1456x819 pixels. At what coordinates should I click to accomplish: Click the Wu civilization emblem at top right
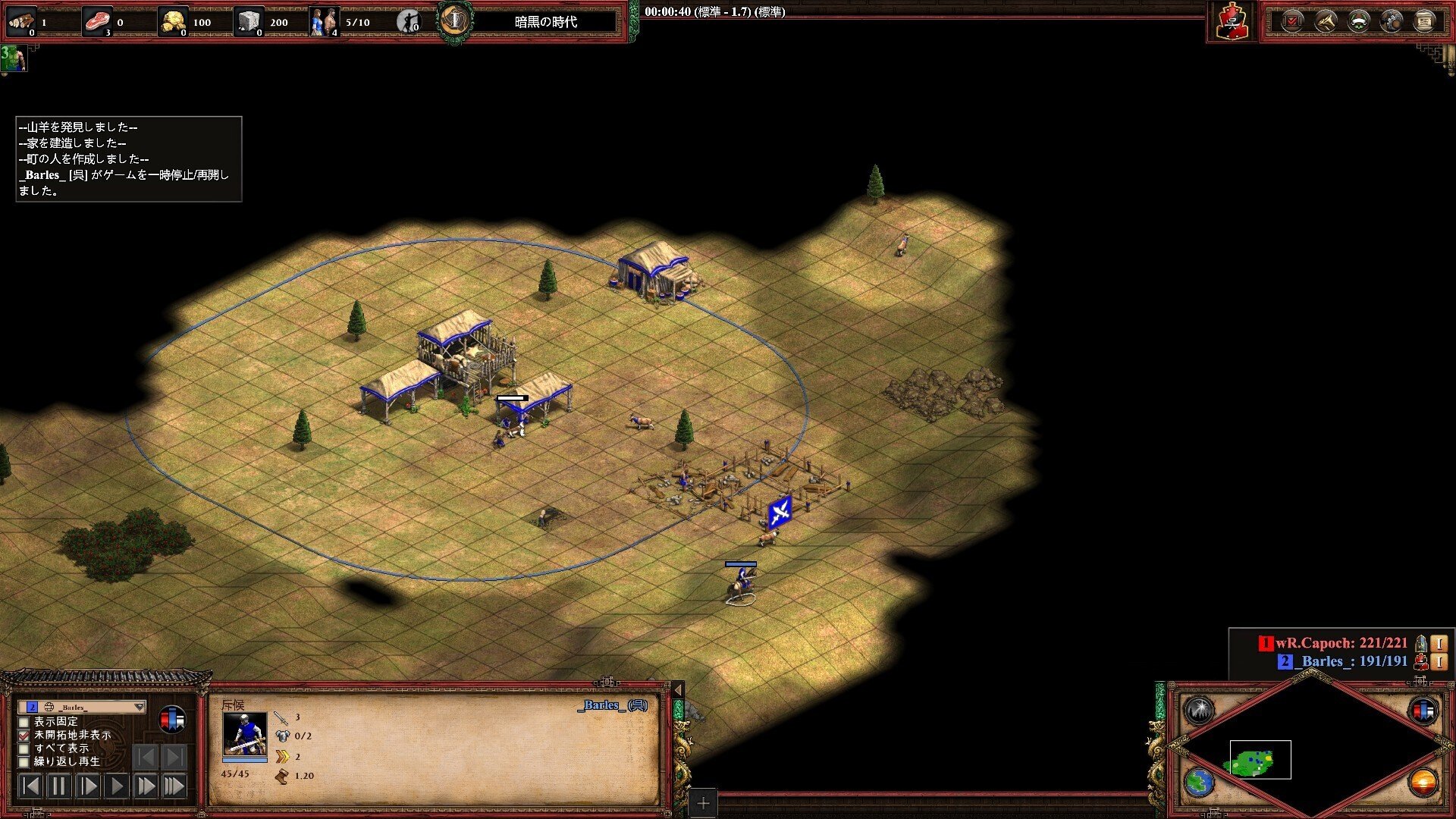point(1235,20)
